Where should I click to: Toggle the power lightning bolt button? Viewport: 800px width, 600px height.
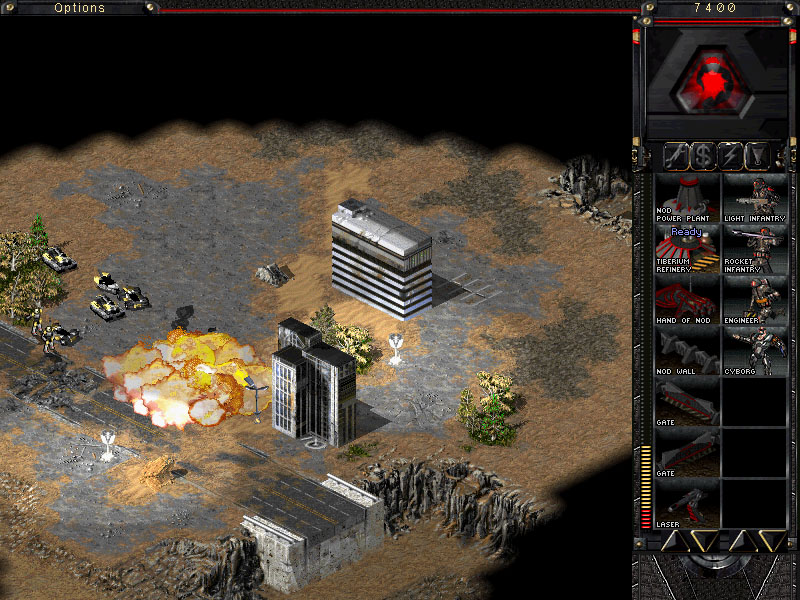(x=732, y=156)
